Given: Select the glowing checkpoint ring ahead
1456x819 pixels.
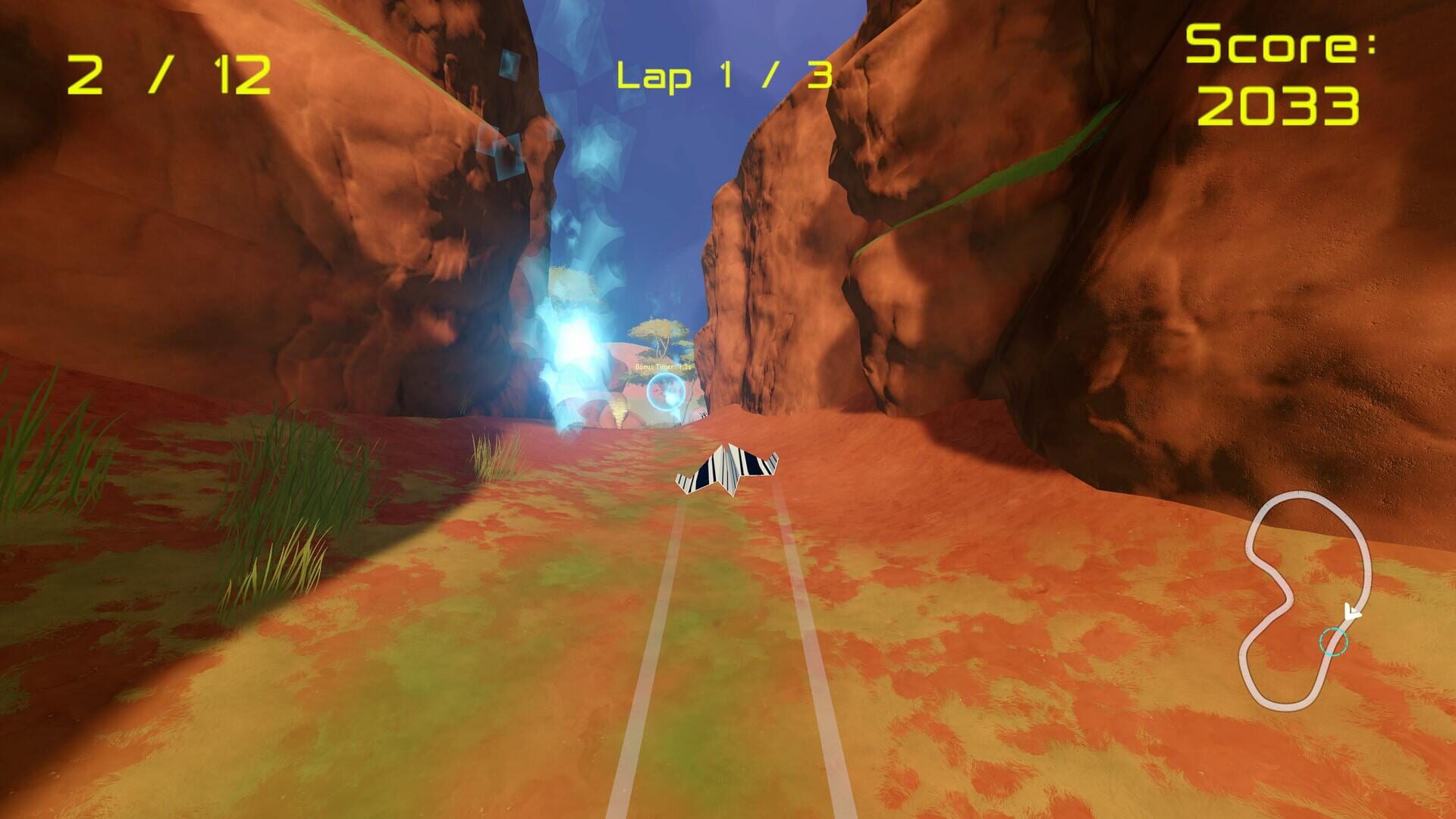Looking at the screenshot, I should pos(665,392).
